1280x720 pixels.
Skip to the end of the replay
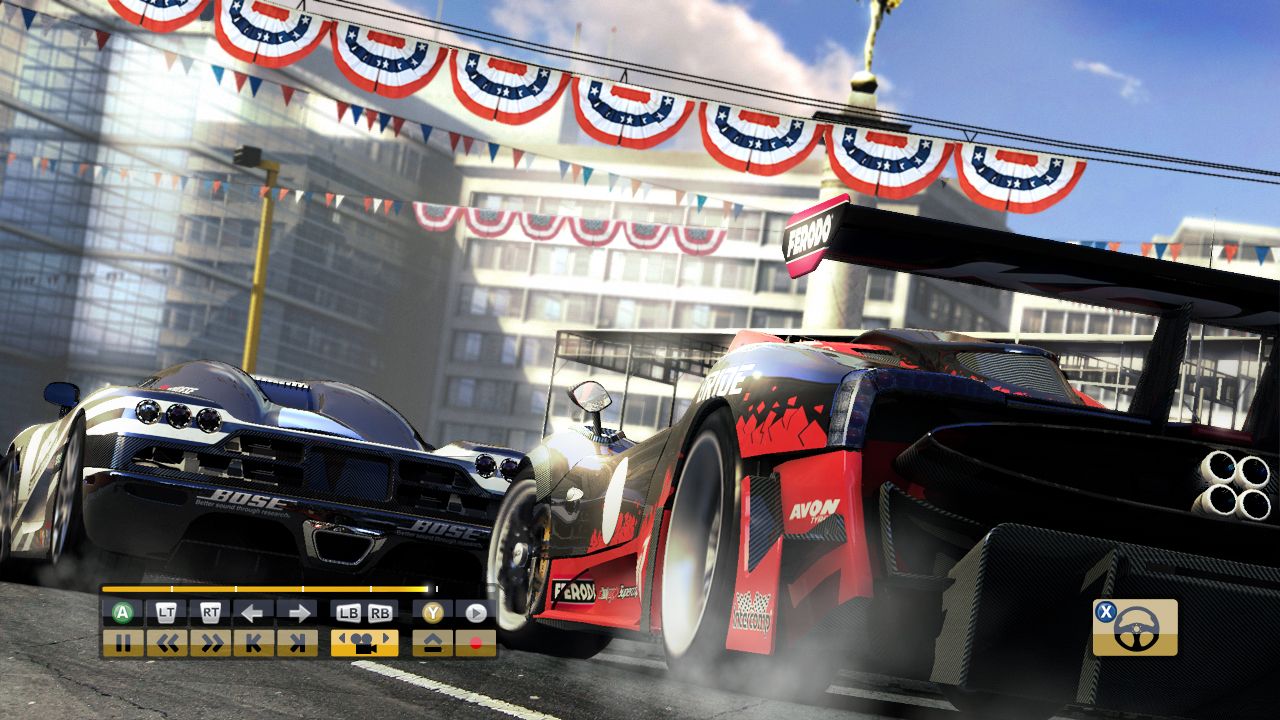pos(297,641)
